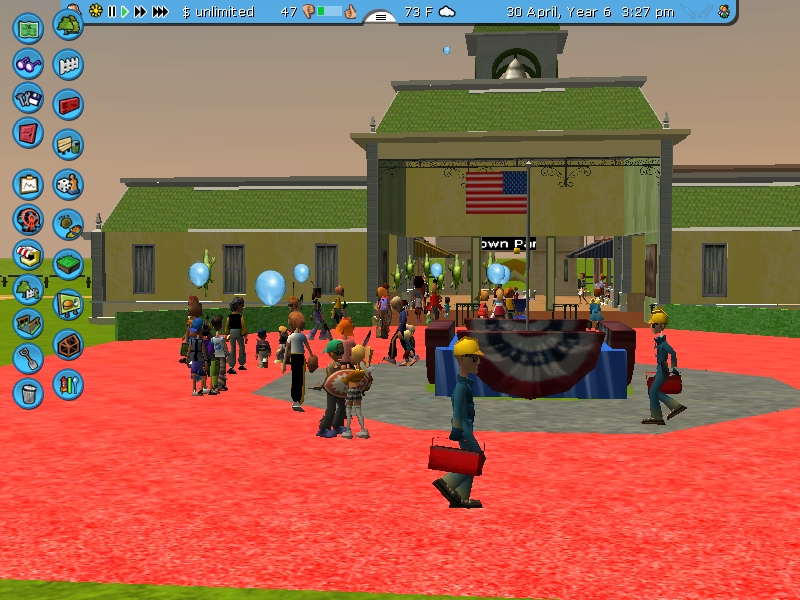
Task: Open the striped-awning shops and stalls menu
Action: [28, 254]
